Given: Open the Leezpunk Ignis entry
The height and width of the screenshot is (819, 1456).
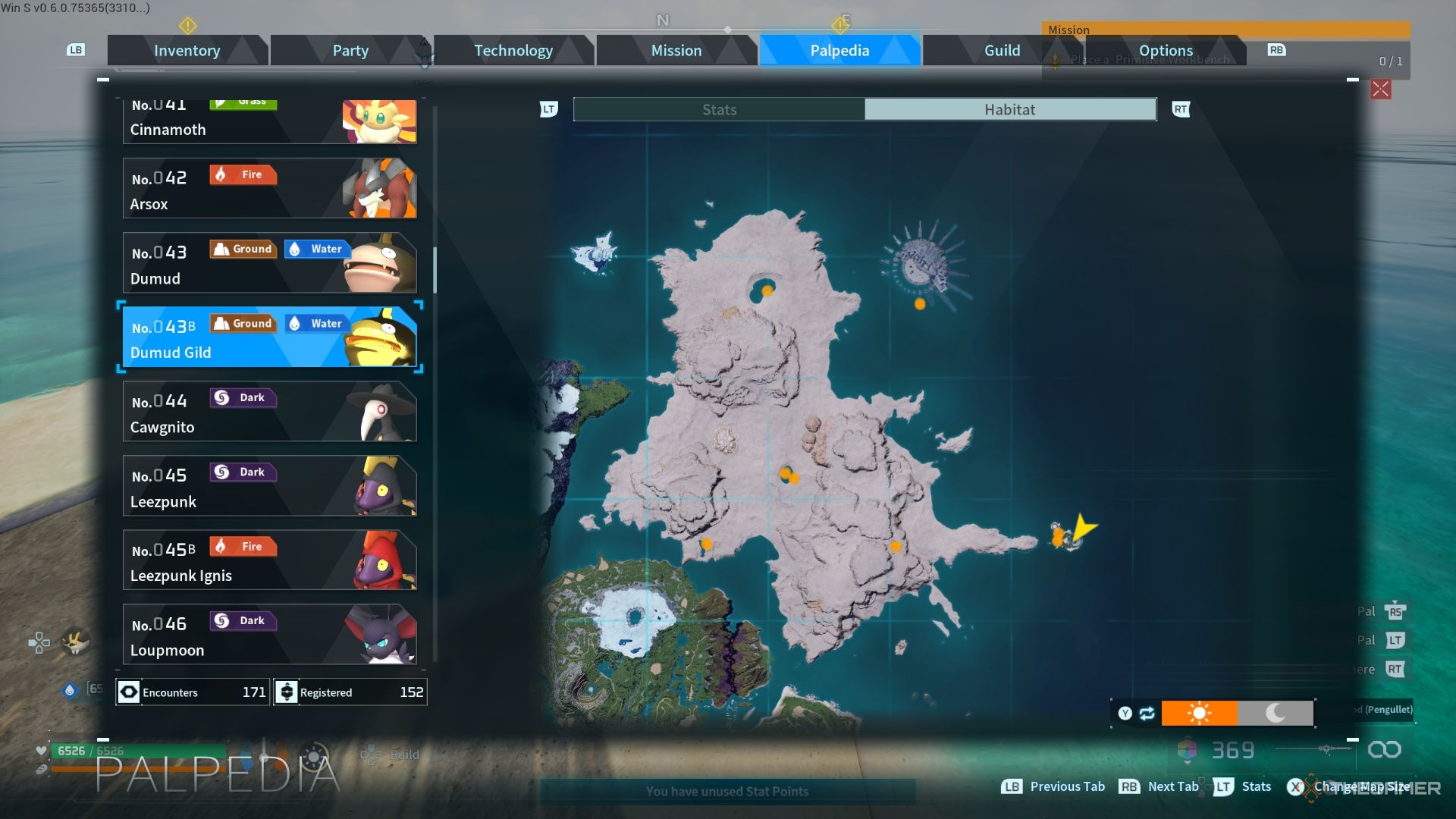Looking at the screenshot, I should click(269, 560).
